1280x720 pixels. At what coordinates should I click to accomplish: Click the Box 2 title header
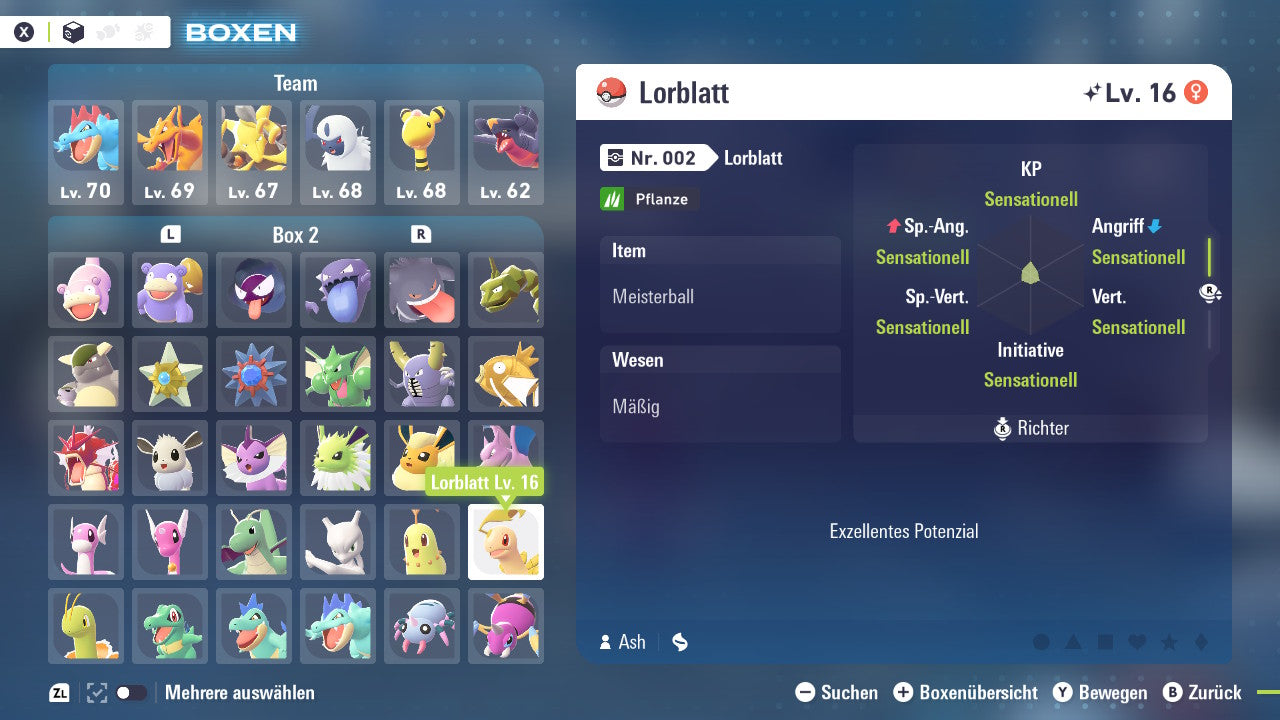295,234
